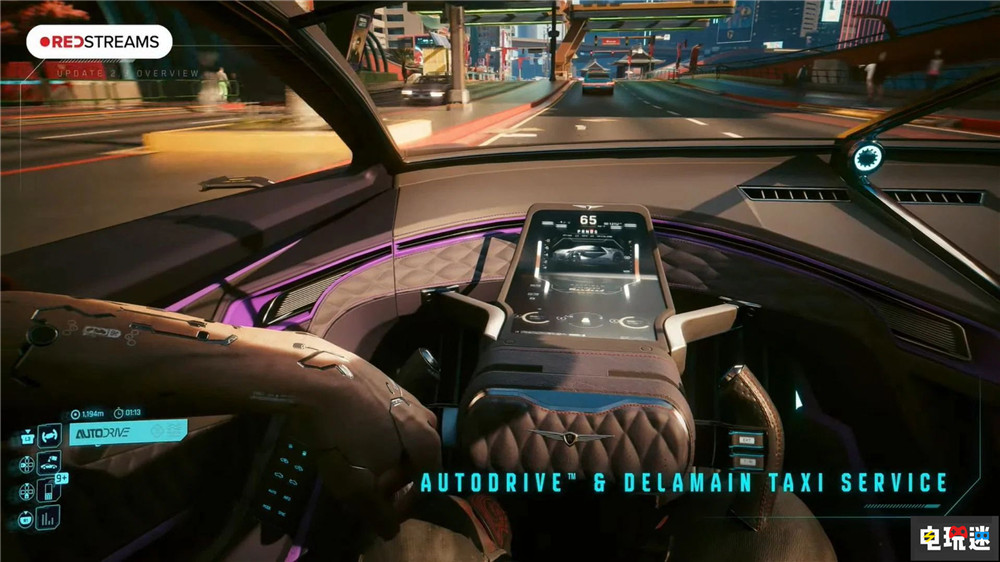Screen dimensions: 1000x562
Task: Activate the steering wheel autodrive icon
Action: click(x=49, y=435)
